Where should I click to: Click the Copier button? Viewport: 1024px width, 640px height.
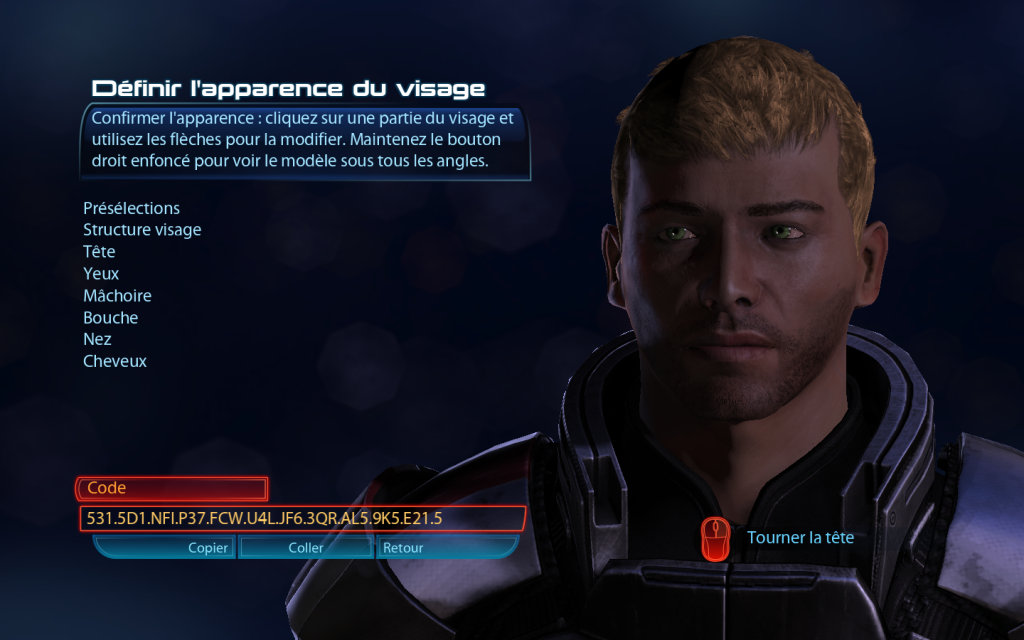point(208,548)
